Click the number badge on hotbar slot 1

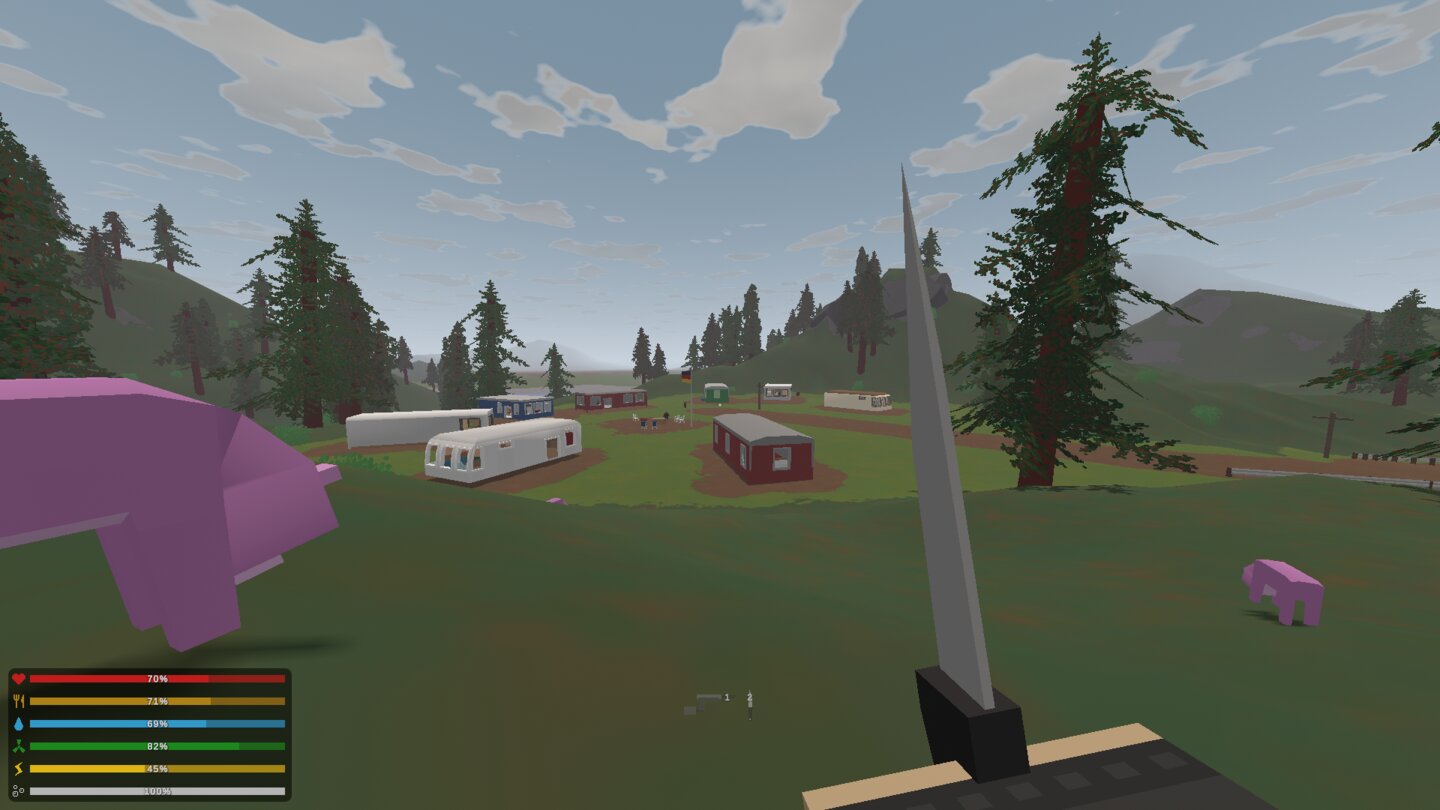(x=727, y=697)
